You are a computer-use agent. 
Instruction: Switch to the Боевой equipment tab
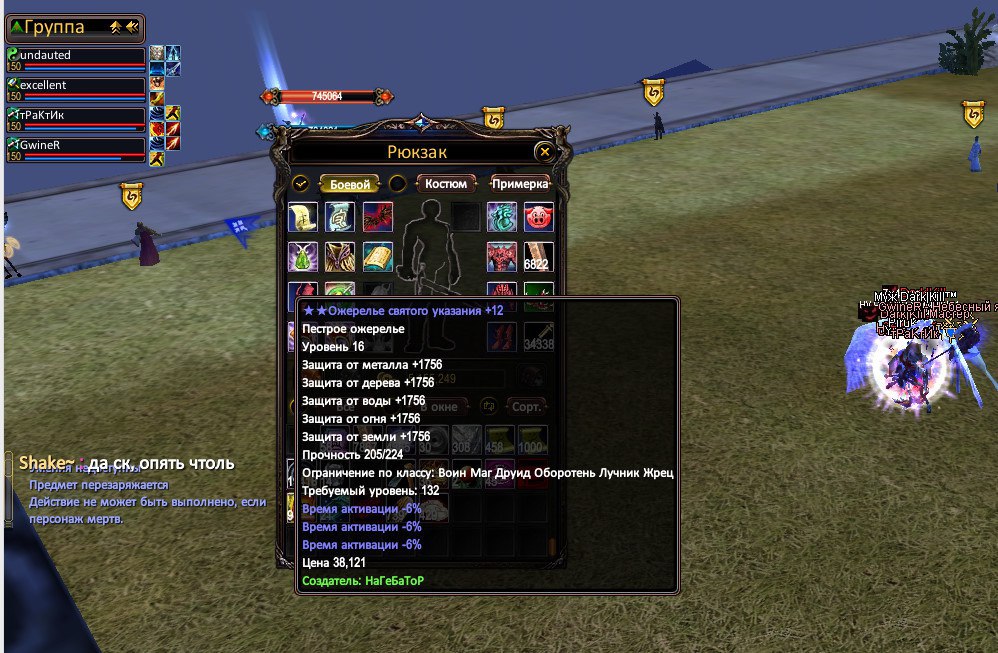click(351, 184)
